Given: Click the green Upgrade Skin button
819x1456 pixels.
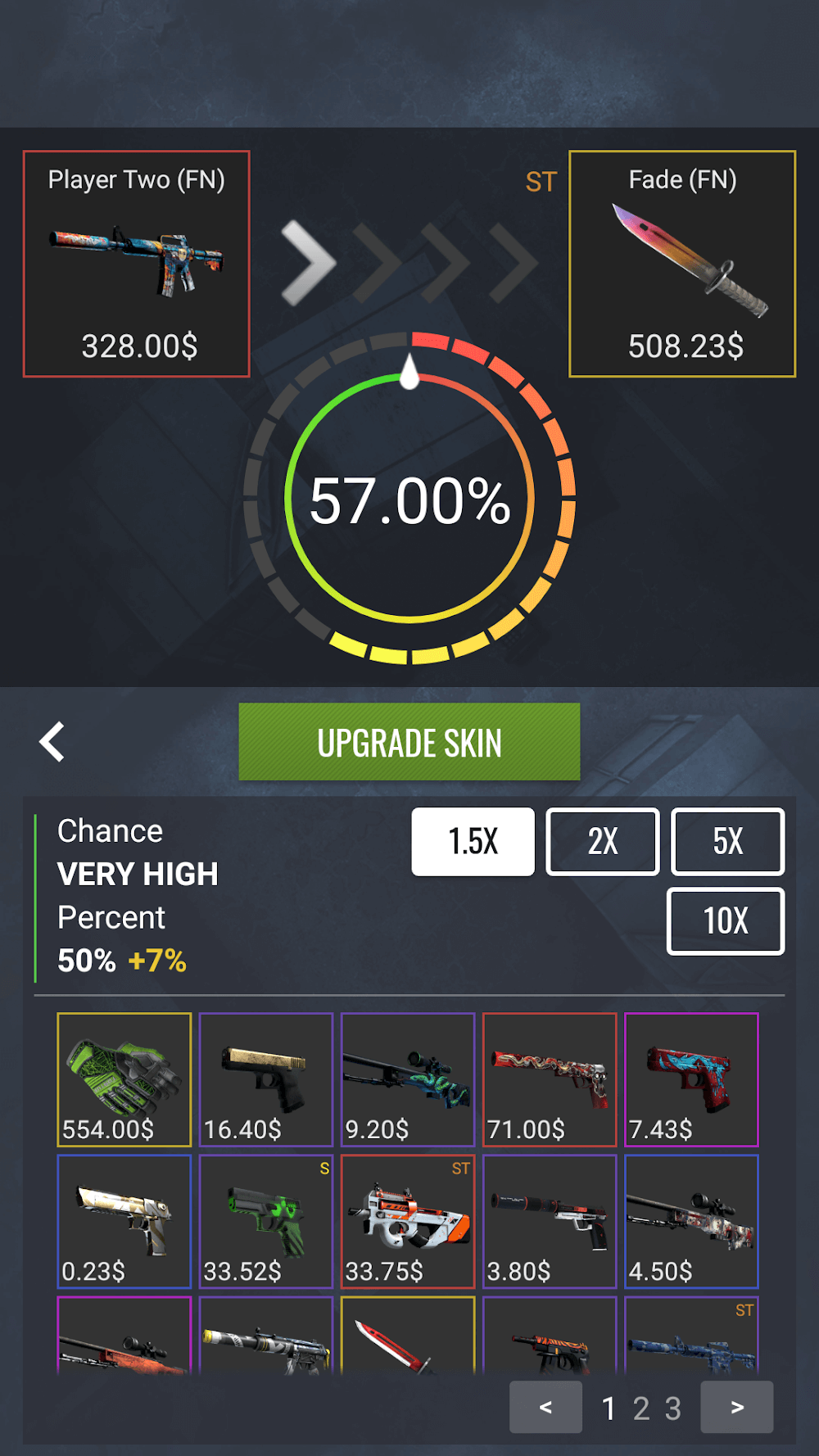Looking at the screenshot, I should pos(409,742).
